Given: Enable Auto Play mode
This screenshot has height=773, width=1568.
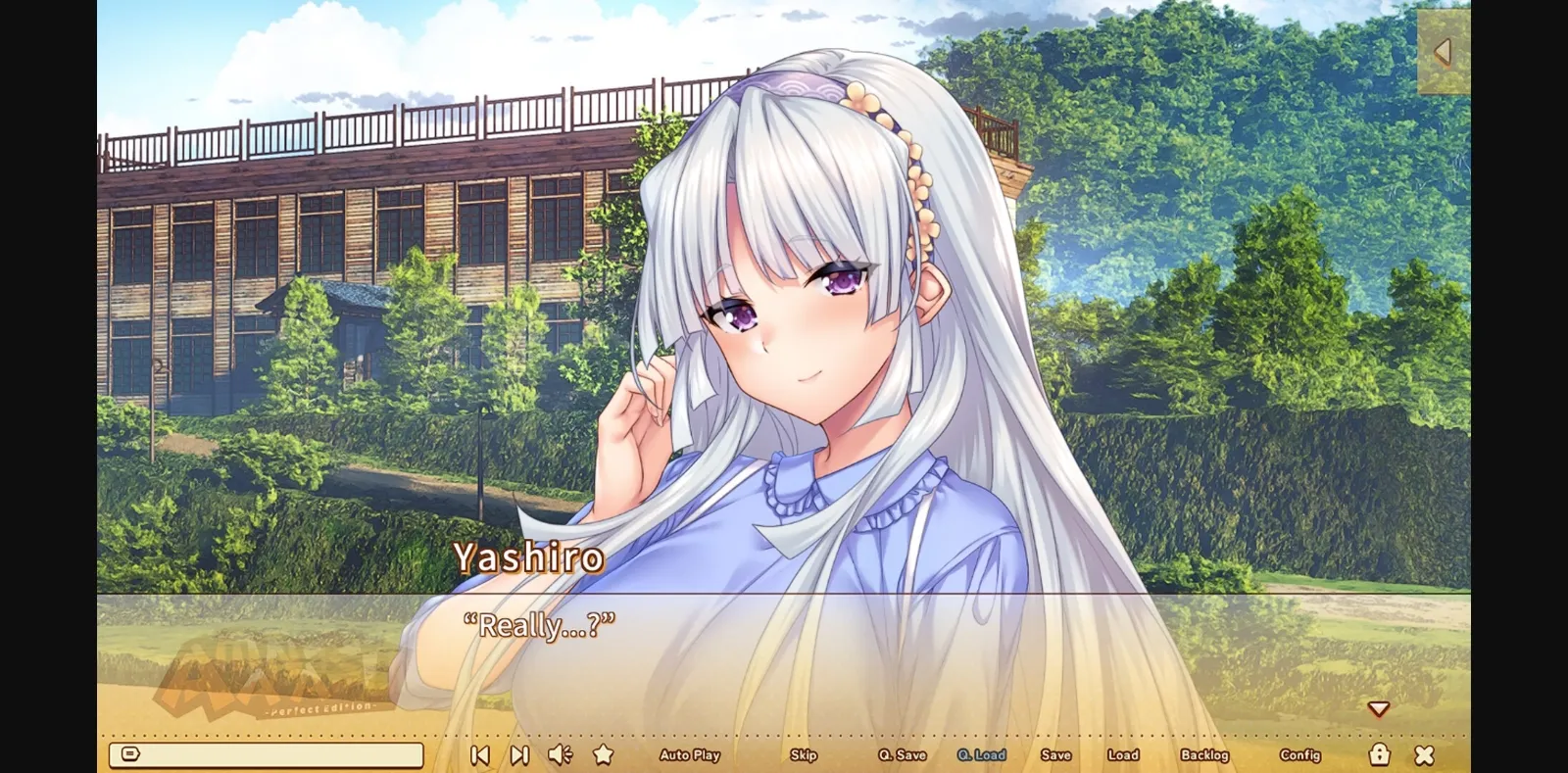Looking at the screenshot, I should coord(690,754).
